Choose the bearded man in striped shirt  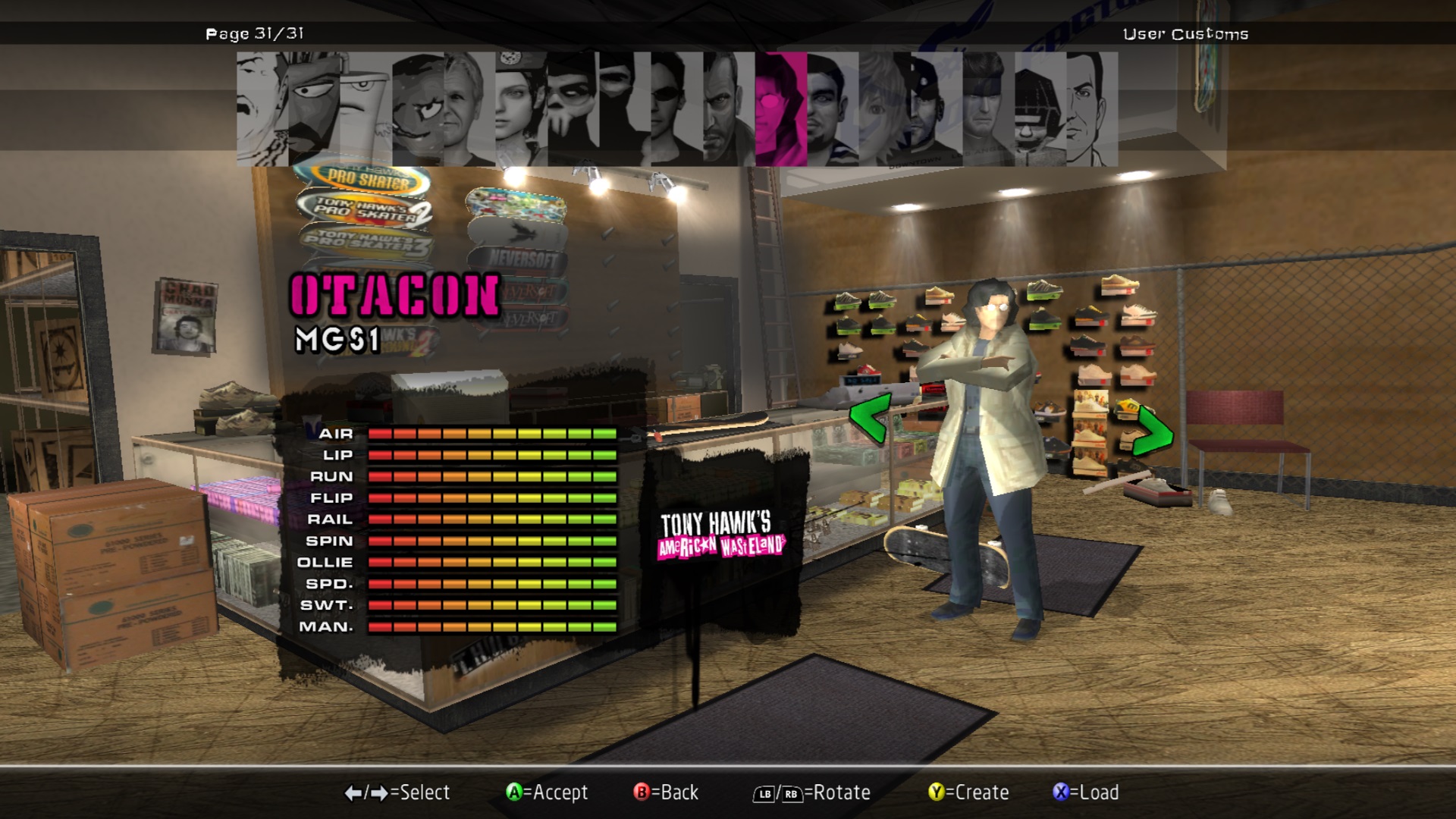click(832, 109)
